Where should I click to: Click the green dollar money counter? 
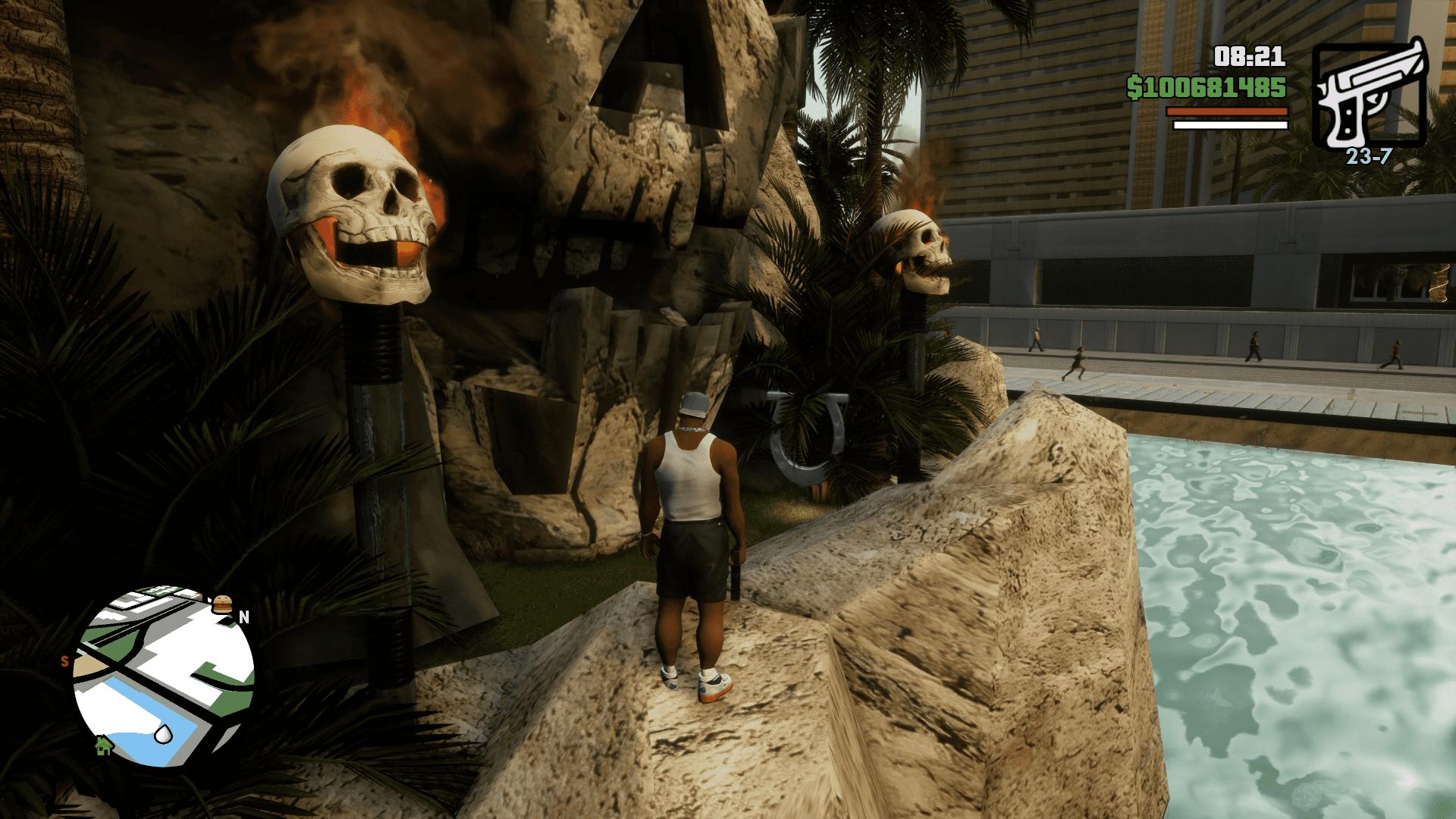click(1206, 86)
